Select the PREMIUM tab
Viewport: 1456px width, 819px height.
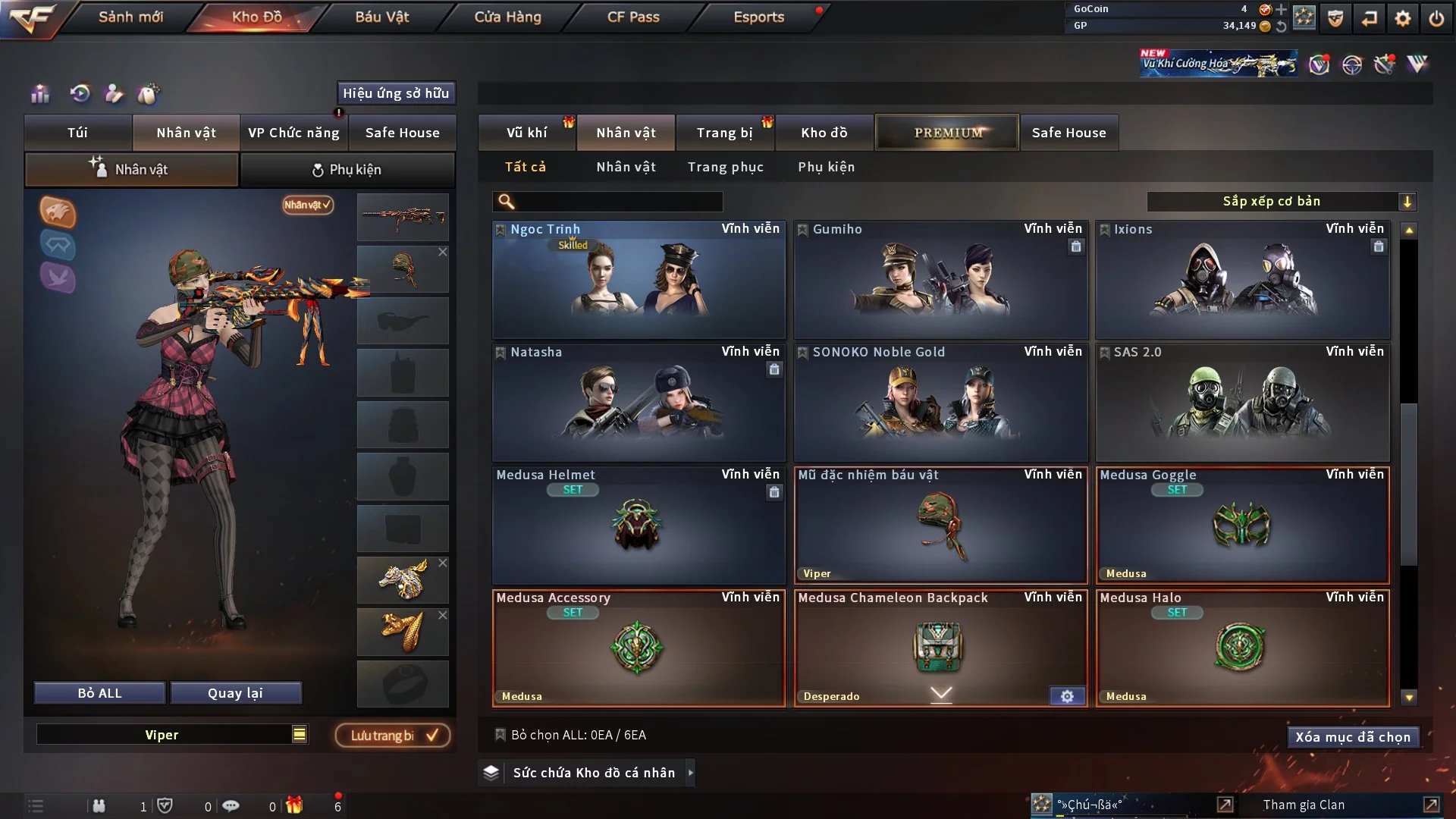(947, 133)
